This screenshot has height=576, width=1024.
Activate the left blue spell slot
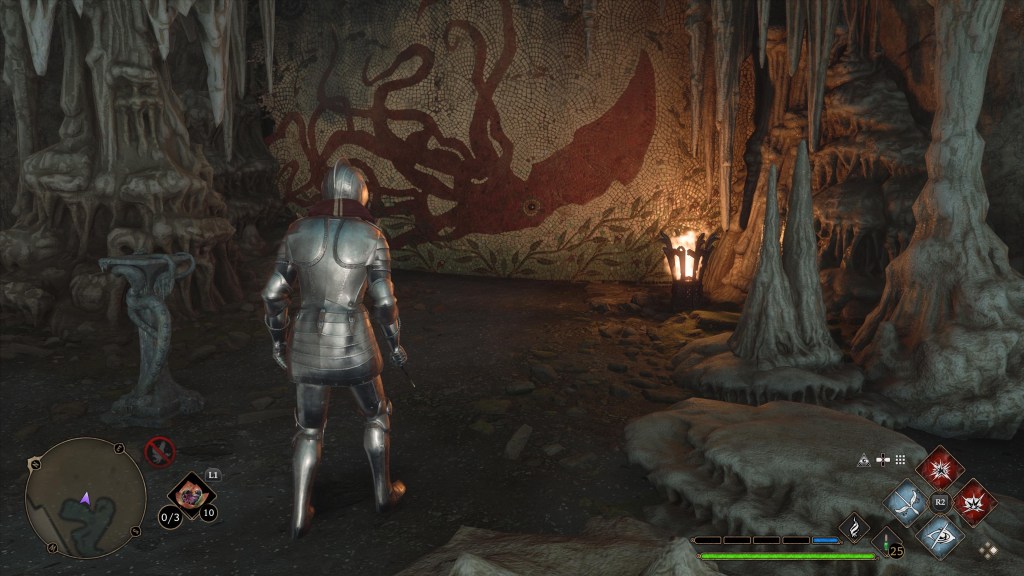[x=906, y=501]
